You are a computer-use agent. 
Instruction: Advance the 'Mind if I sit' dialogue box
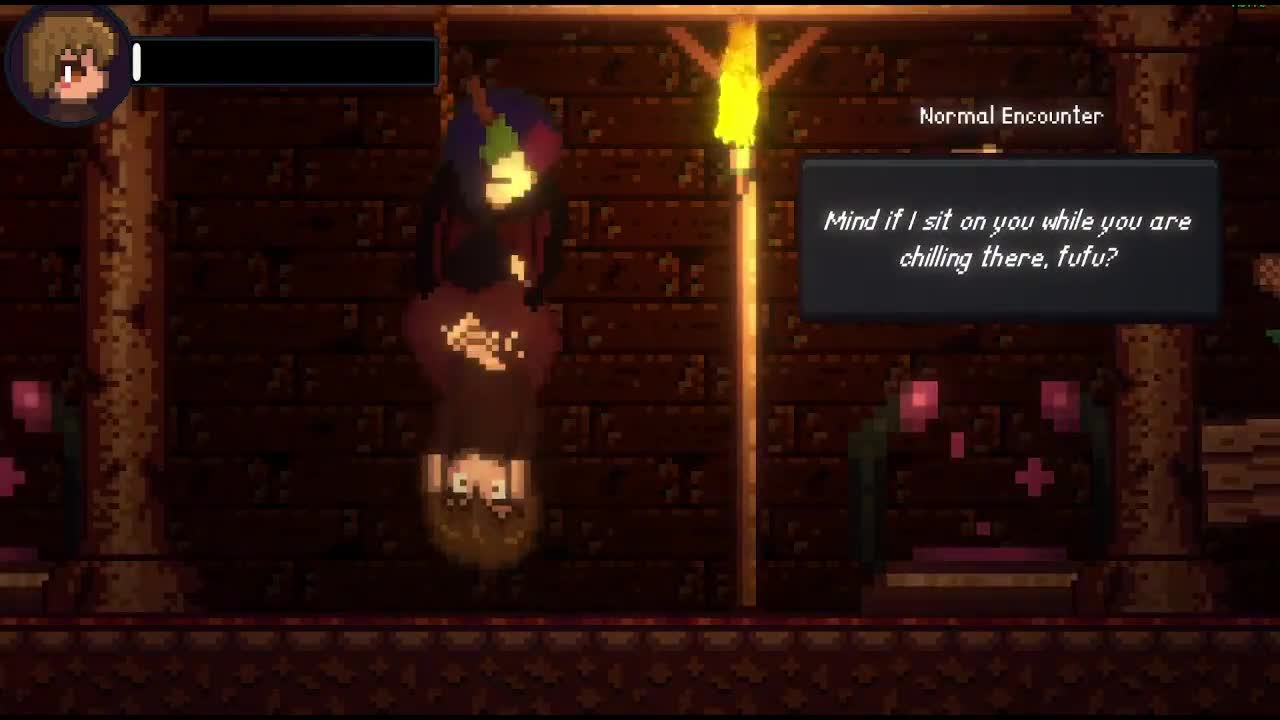[1009, 240]
